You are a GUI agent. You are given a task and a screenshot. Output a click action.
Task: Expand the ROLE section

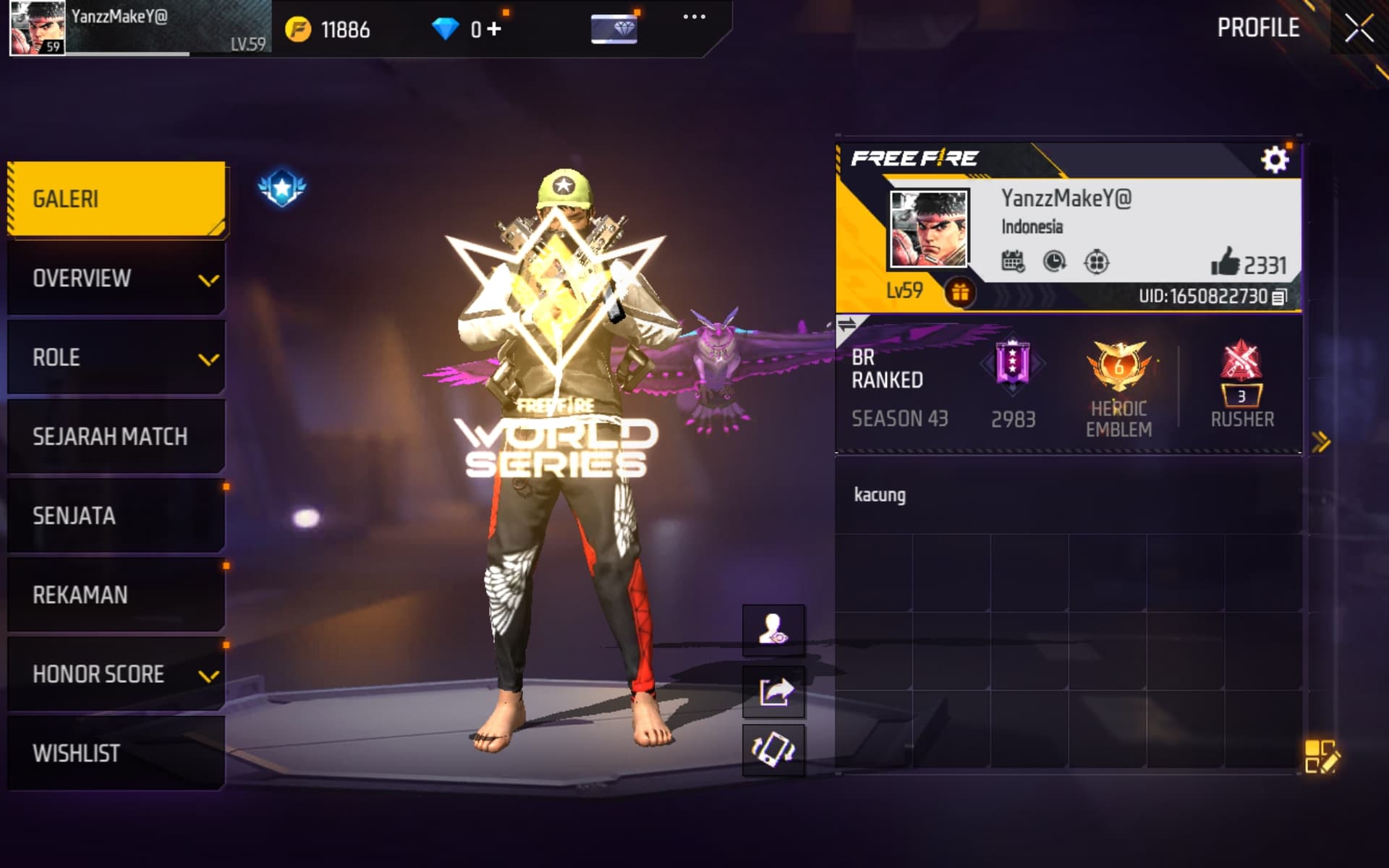(x=116, y=357)
